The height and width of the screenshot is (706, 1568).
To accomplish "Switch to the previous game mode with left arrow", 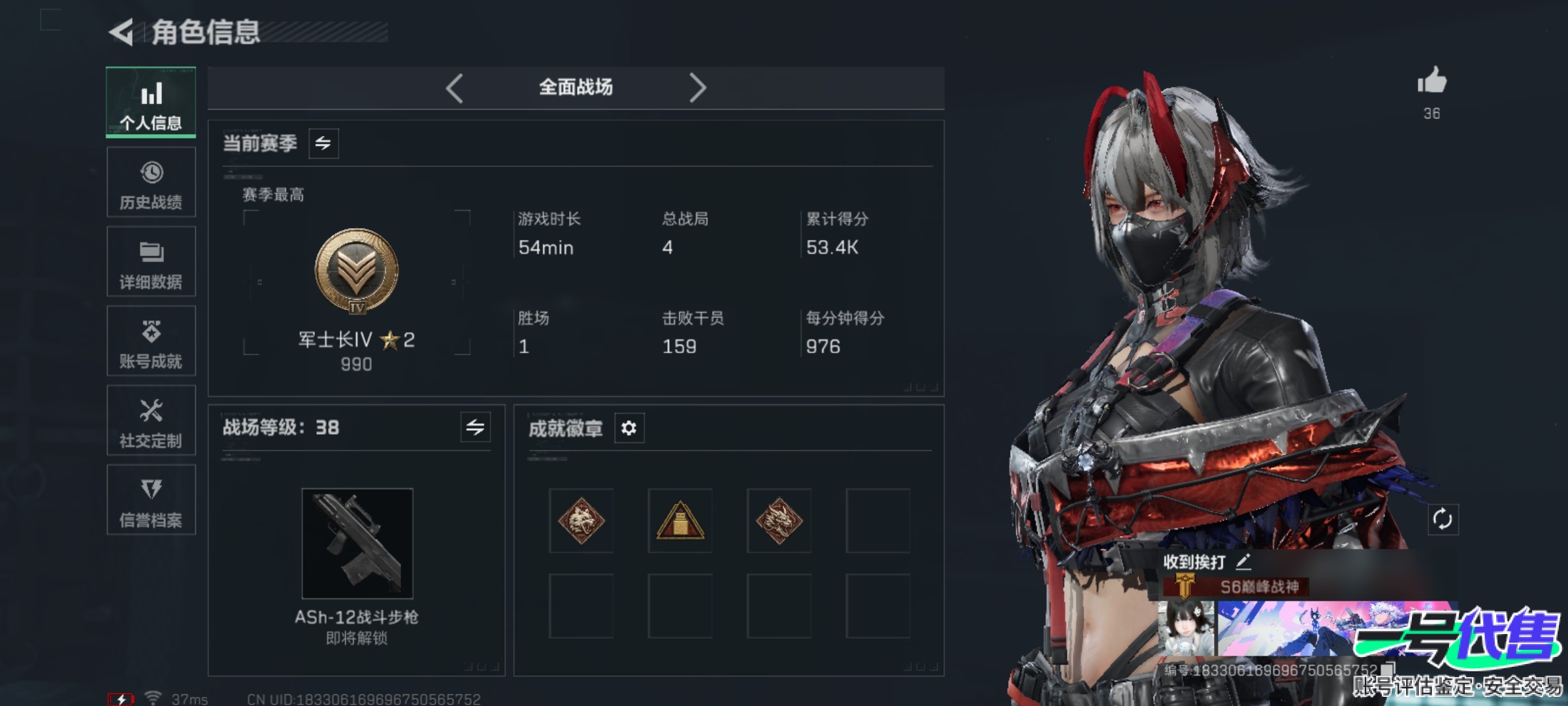I will click(x=455, y=88).
